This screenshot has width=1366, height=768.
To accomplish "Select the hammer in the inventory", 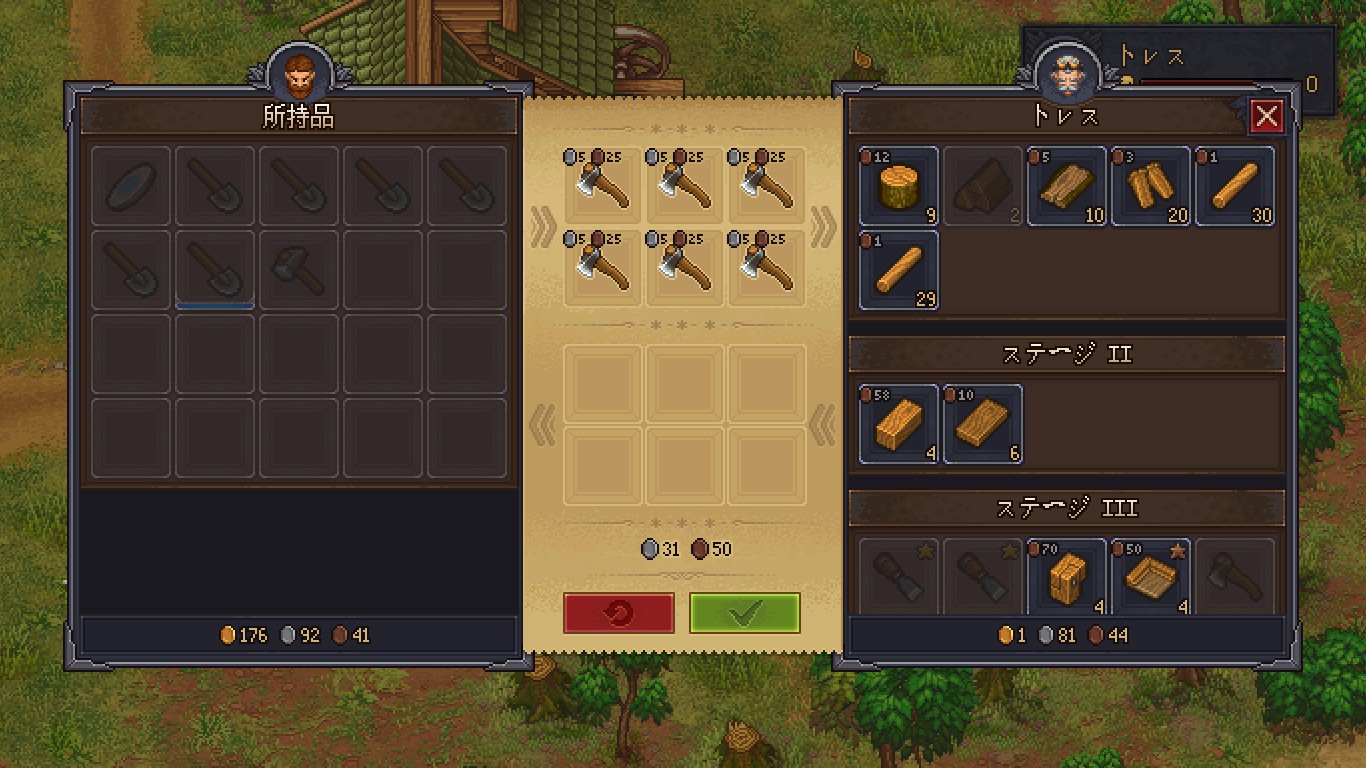I will (299, 271).
